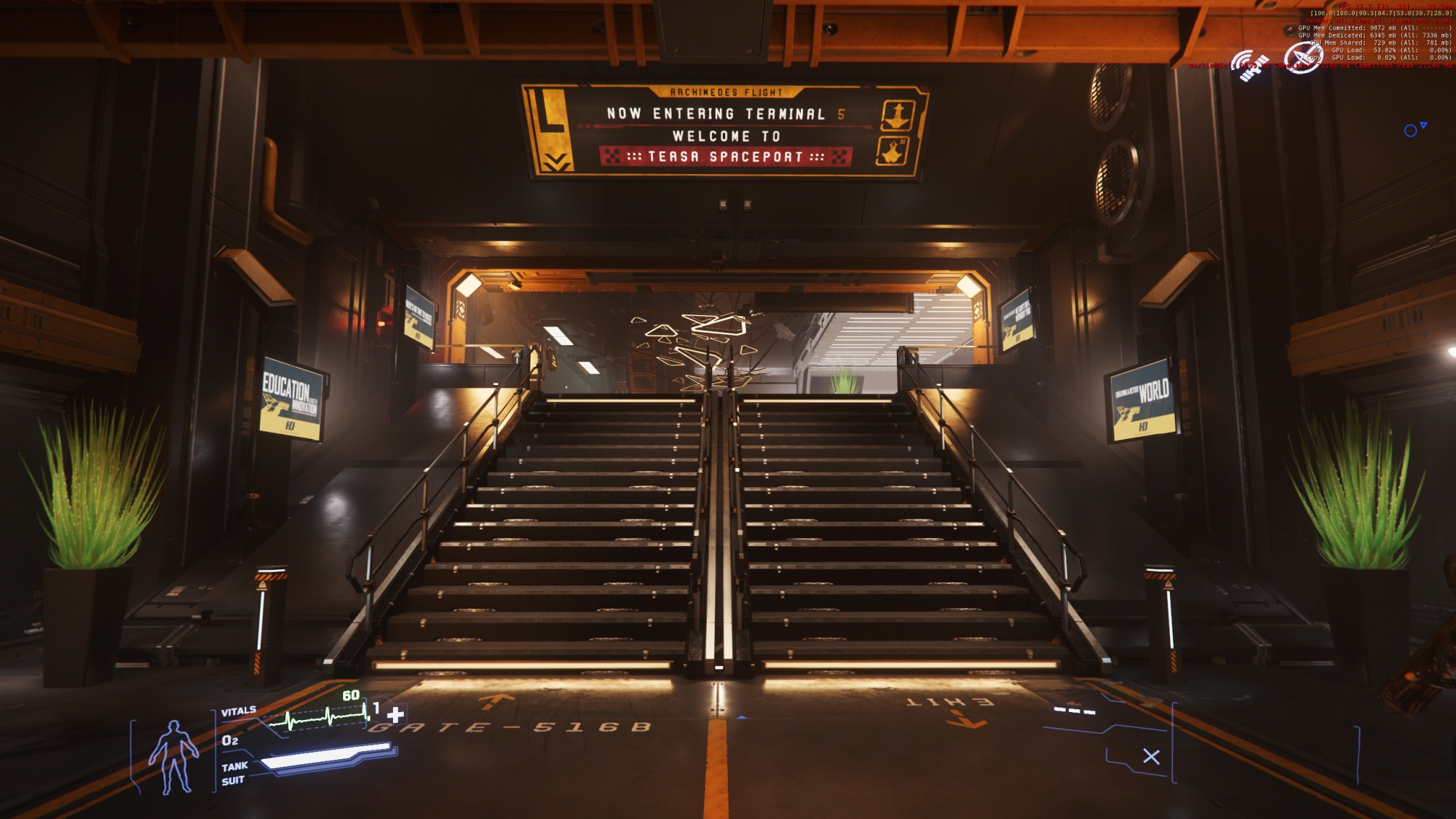
Task: Click the X icon in weapon panel
Action: tap(1151, 756)
